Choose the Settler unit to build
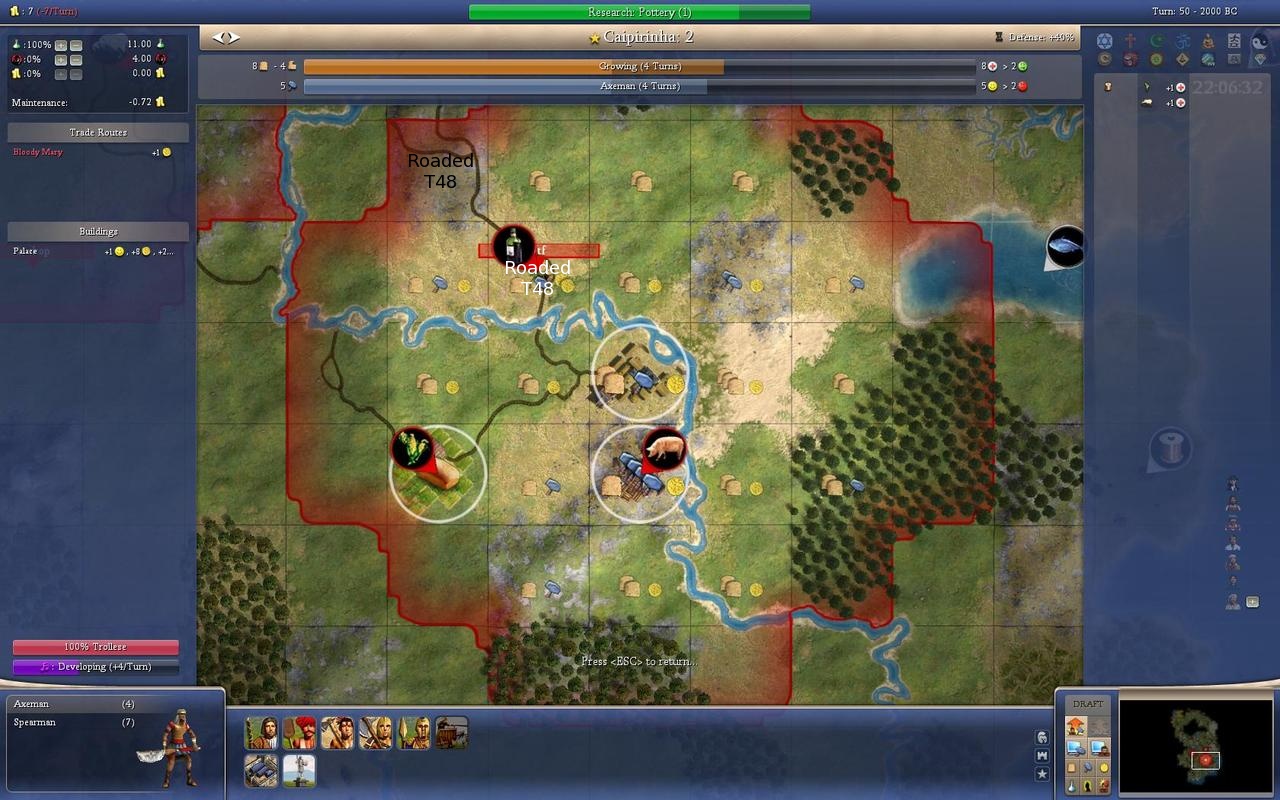1280x800 pixels. 261,733
